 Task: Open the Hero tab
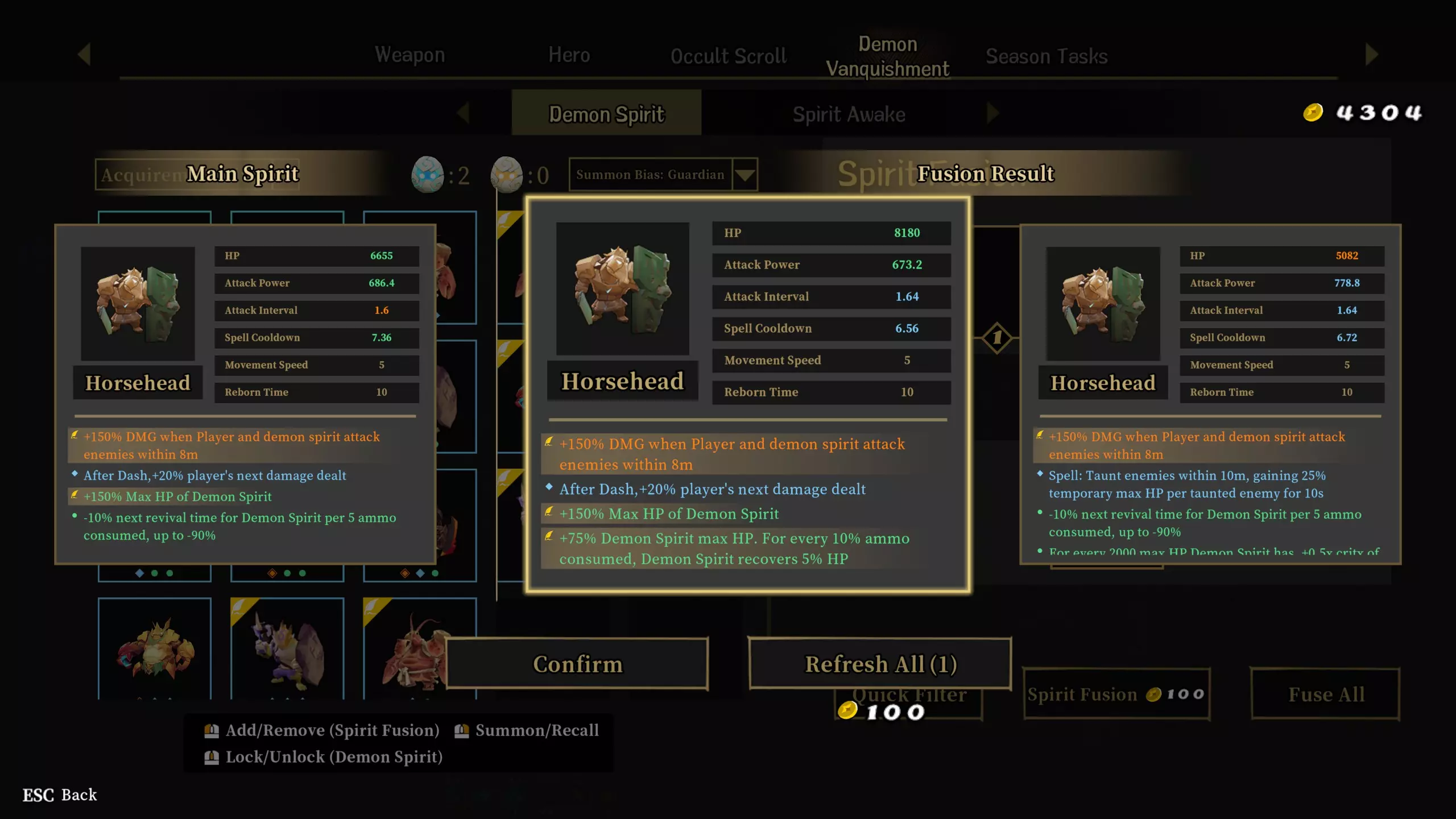click(569, 55)
